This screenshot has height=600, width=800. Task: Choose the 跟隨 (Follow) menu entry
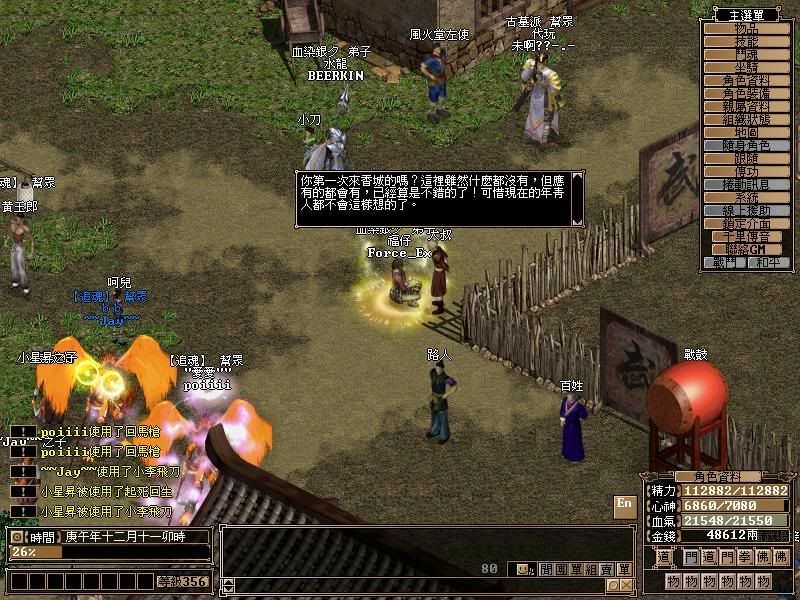pyautogui.click(x=746, y=159)
